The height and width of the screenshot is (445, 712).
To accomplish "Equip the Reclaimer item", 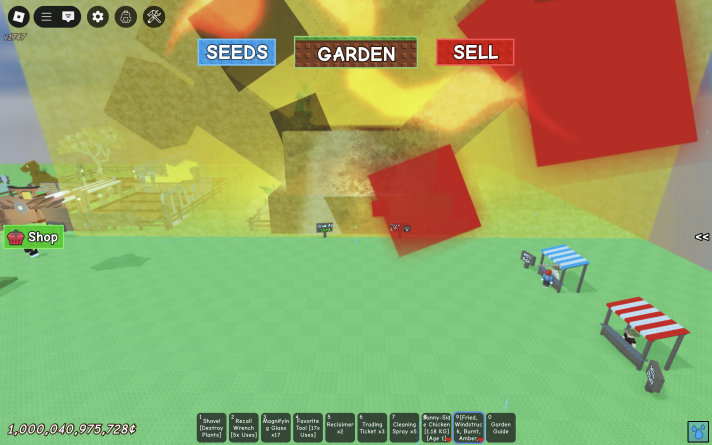I will [339, 427].
